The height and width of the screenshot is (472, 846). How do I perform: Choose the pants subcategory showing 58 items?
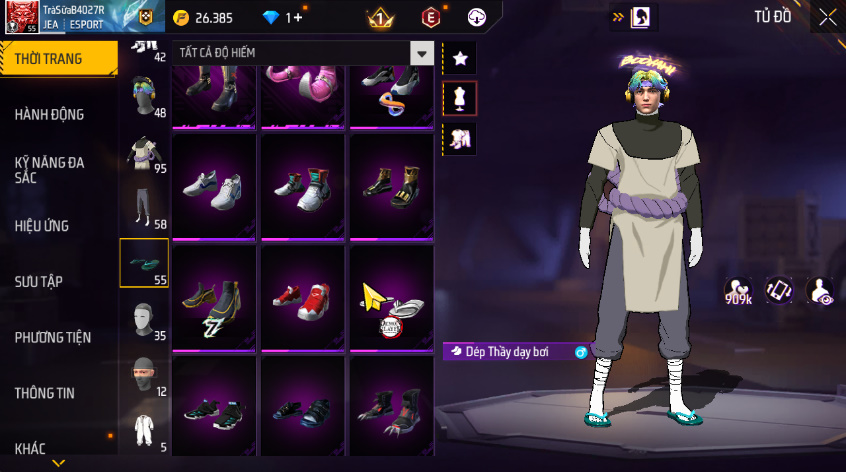pyautogui.click(x=143, y=208)
